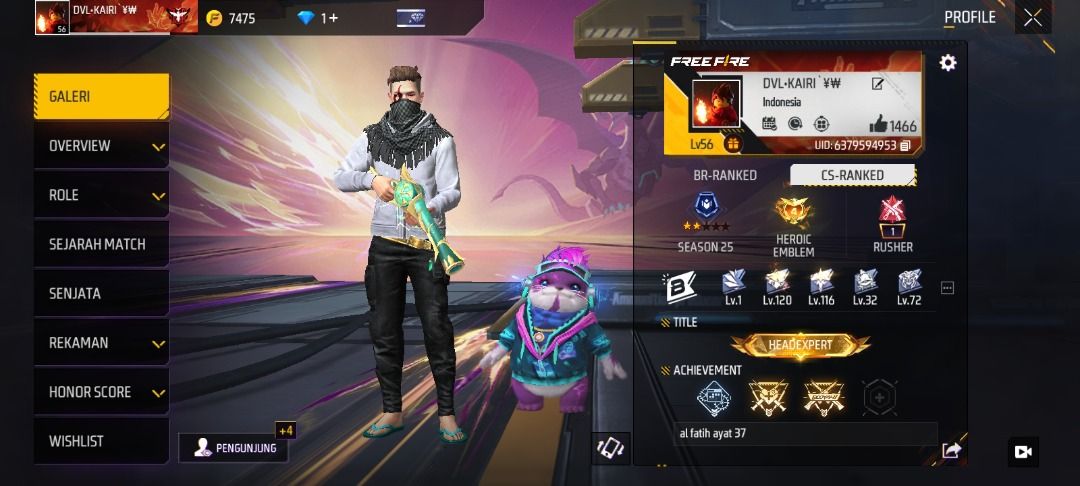
Task: Copy the UID number
Action: coord(905,146)
